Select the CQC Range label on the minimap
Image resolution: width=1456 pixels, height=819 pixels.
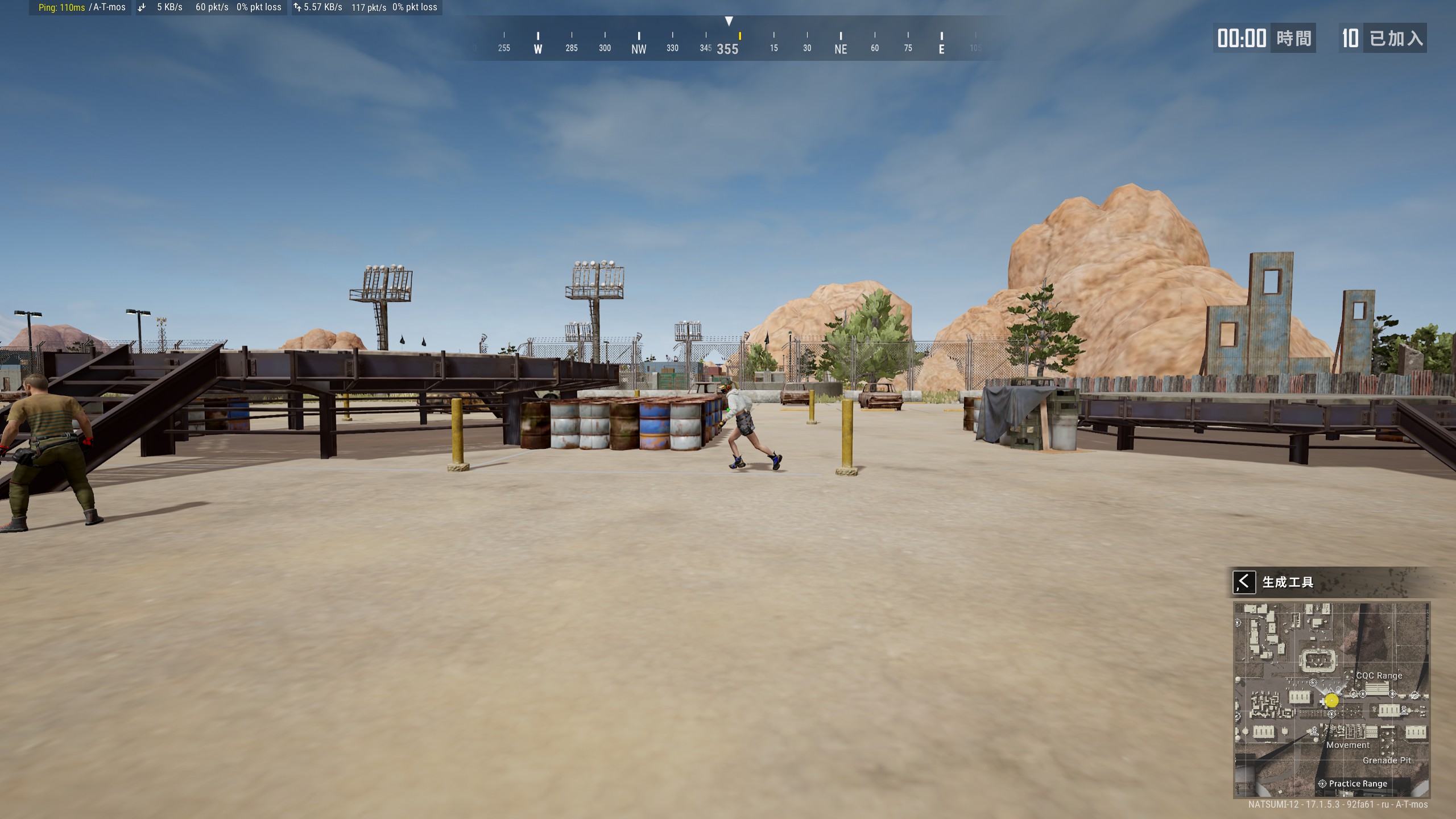tap(1379, 675)
